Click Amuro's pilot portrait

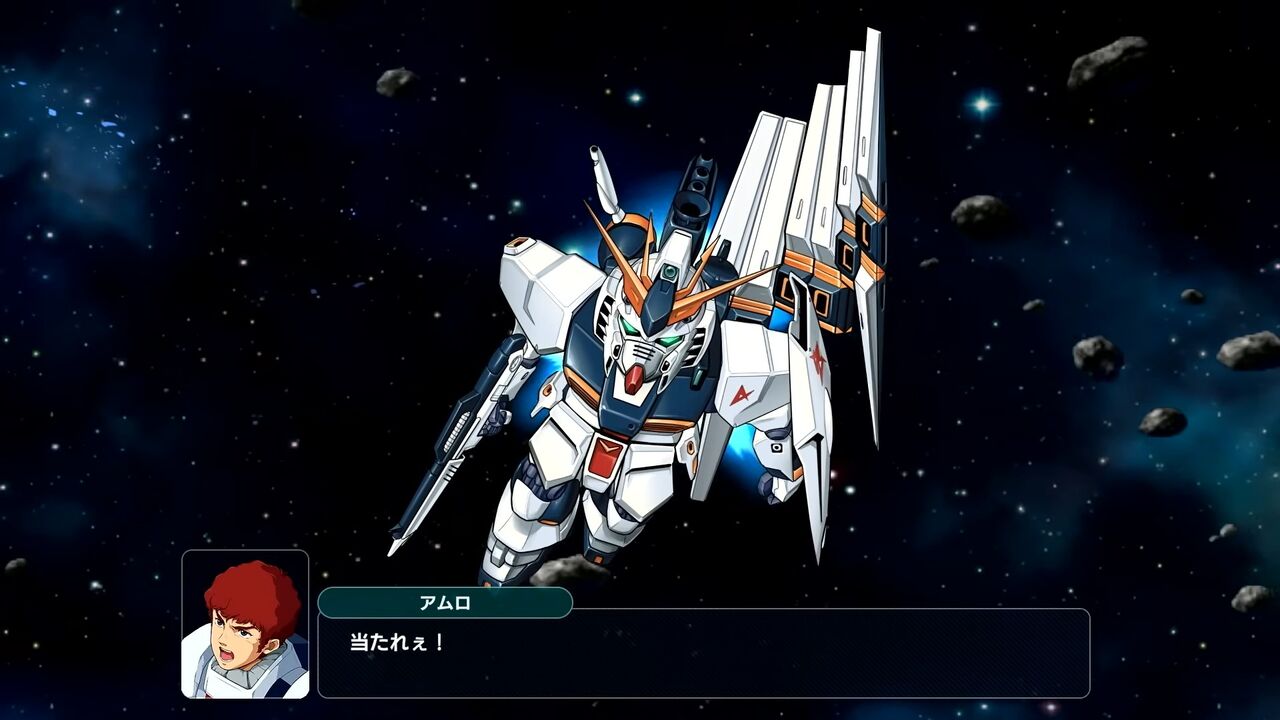click(x=245, y=624)
